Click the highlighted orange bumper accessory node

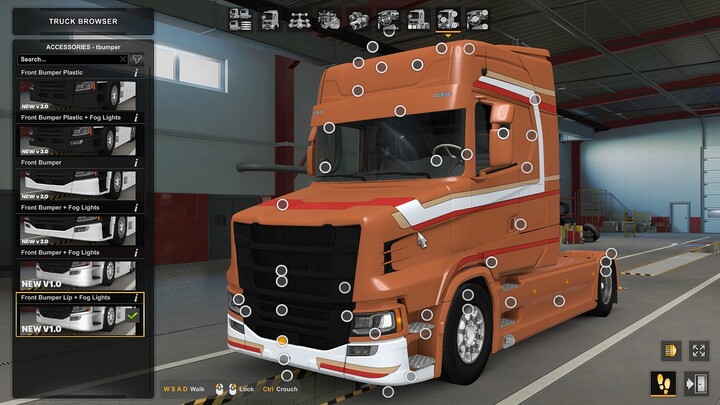283,341
